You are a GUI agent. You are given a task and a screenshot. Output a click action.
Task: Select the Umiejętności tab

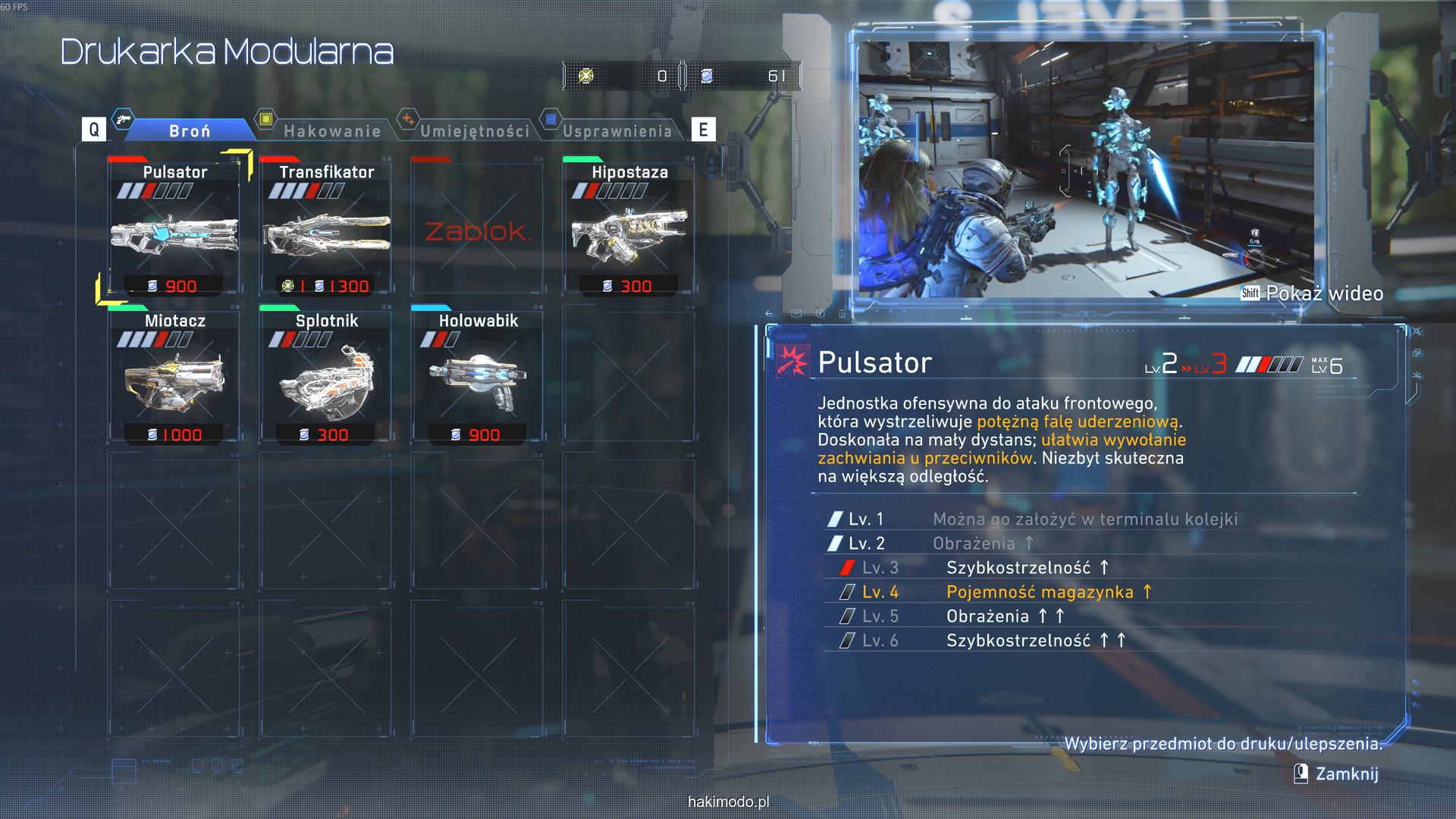click(475, 130)
